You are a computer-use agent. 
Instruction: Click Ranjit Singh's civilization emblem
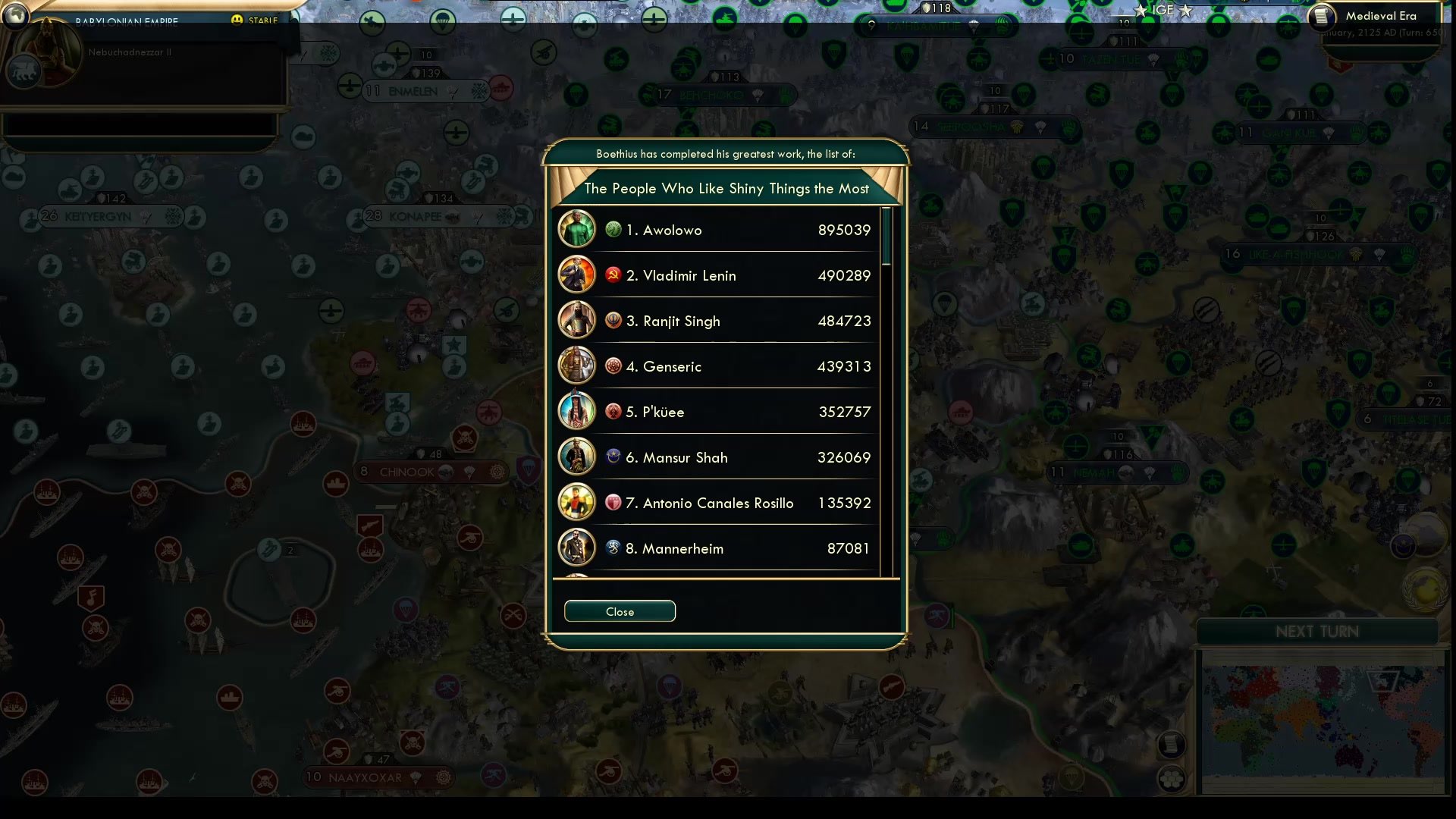[x=613, y=320]
